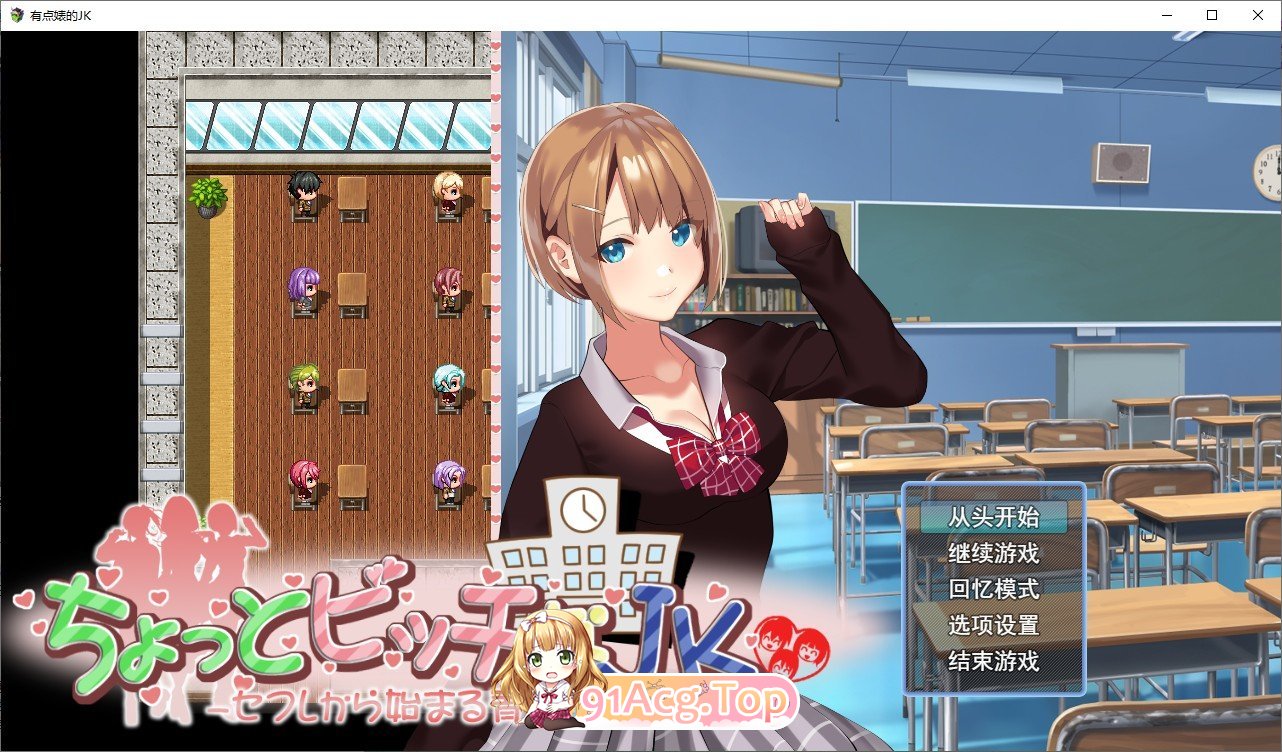Open the 选项设置 options menu
The height and width of the screenshot is (752, 1282).
tap(993, 624)
